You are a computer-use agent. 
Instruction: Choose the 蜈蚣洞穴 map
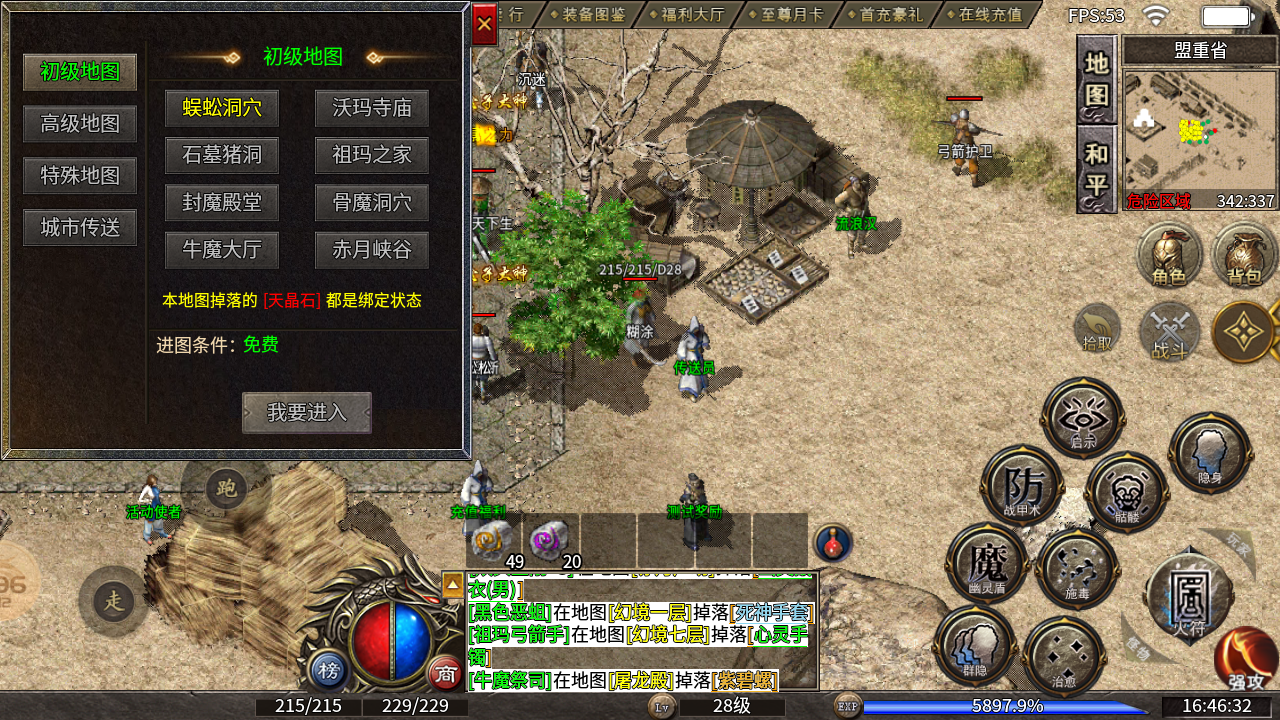[222, 108]
